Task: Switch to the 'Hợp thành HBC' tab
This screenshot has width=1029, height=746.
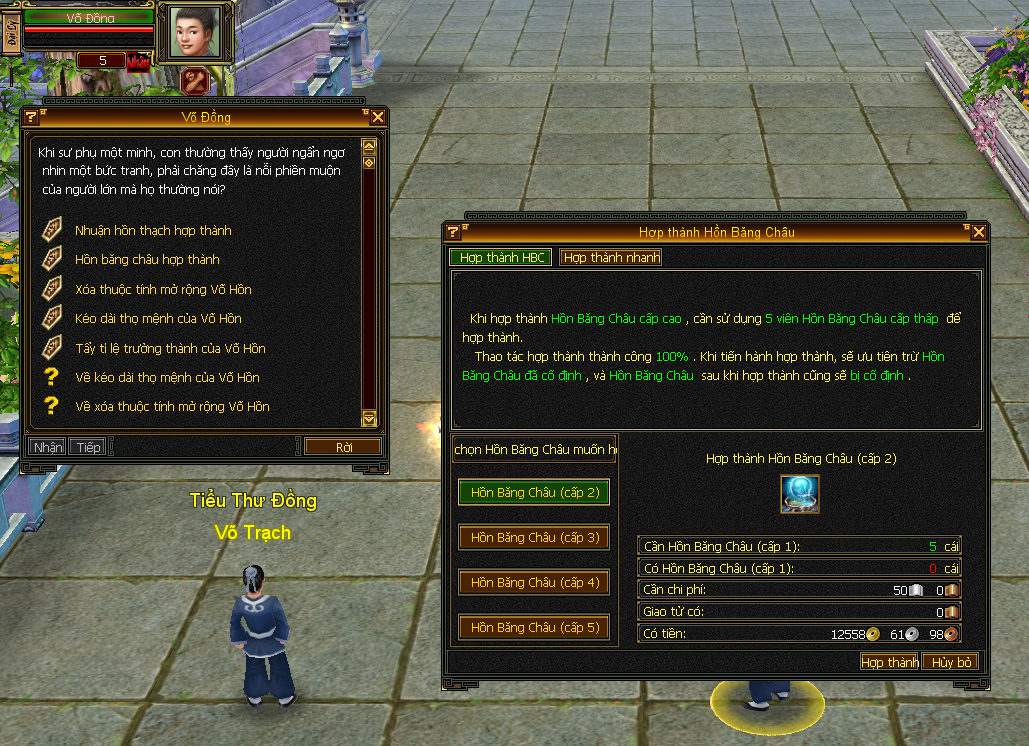Action: coord(501,257)
